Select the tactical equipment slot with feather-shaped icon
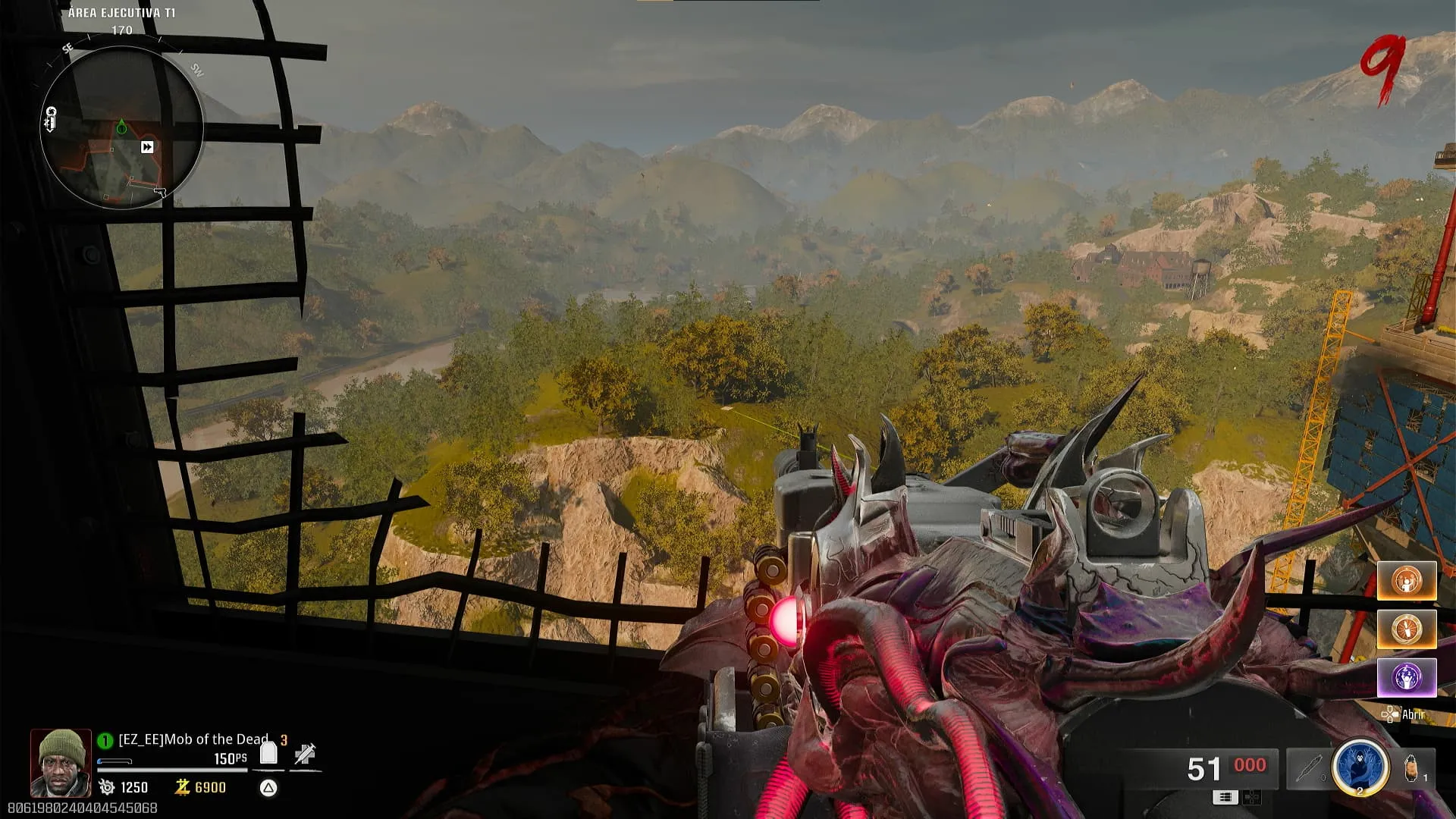Screen dimensions: 1456x819 (1309, 769)
